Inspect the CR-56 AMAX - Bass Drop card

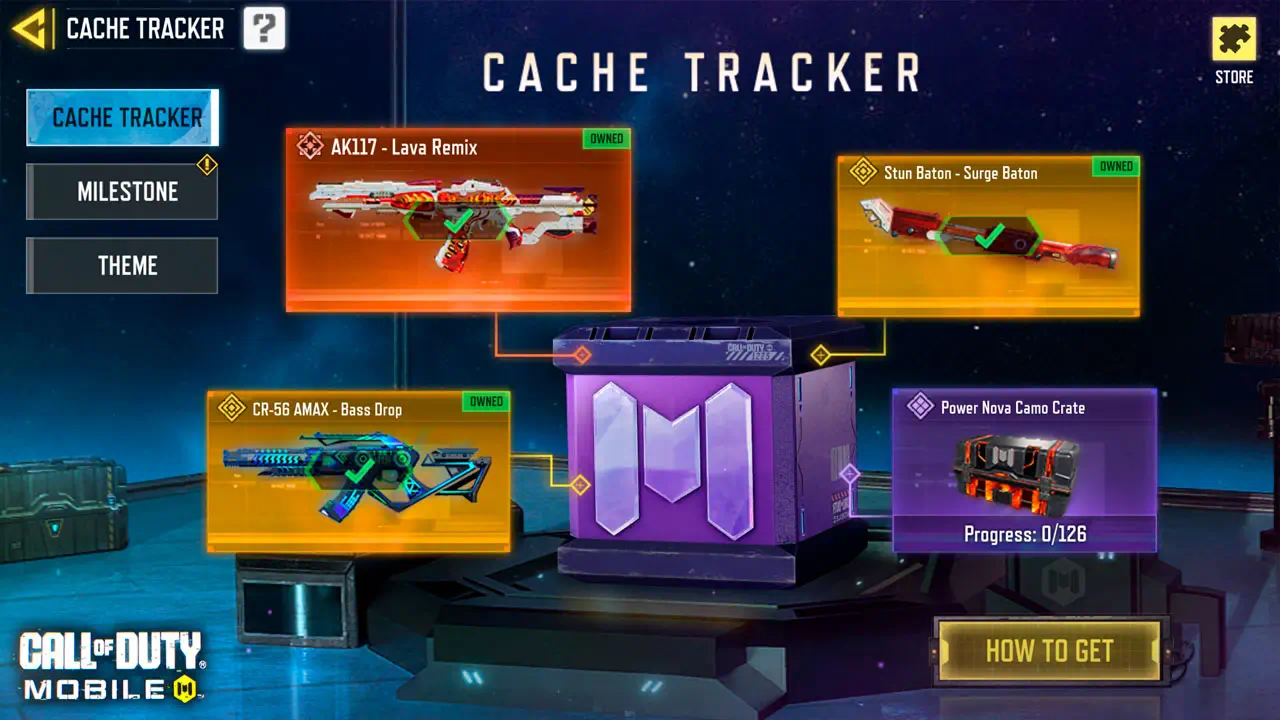[358, 471]
